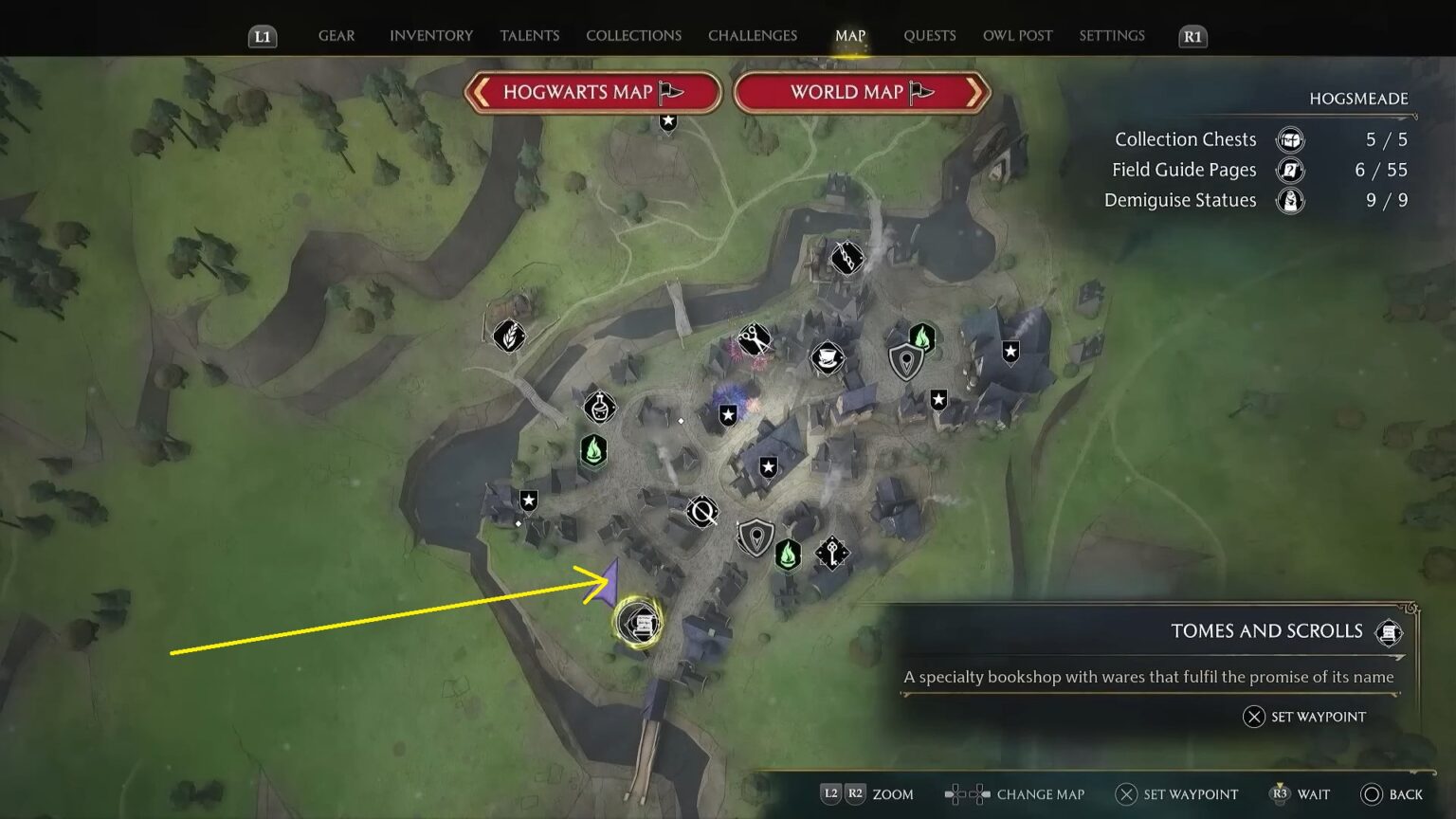This screenshot has height=819, width=1456.
Task: Switch to the Quests tab
Action: [929, 35]
